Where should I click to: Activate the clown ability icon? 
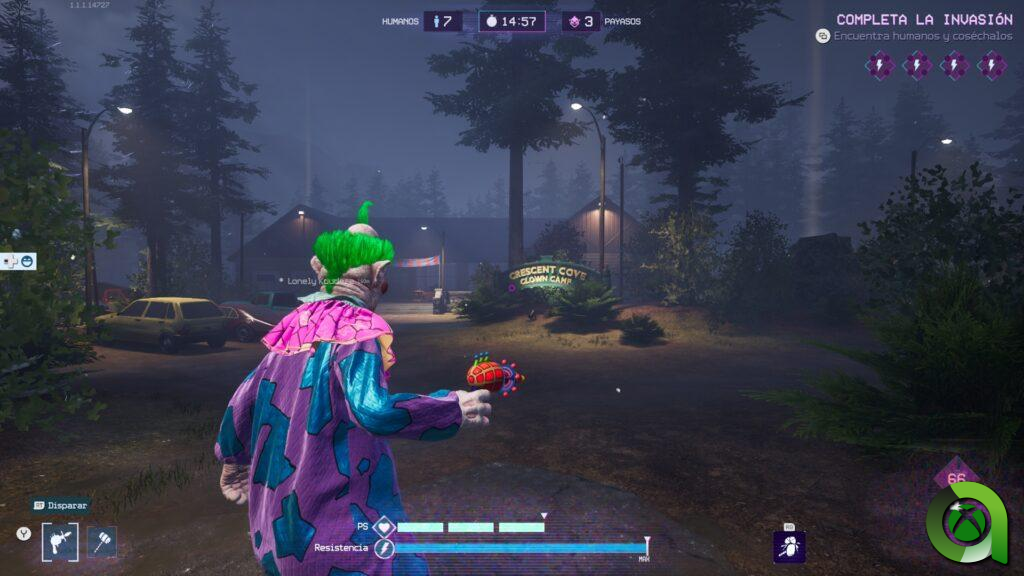pos(789,546)
